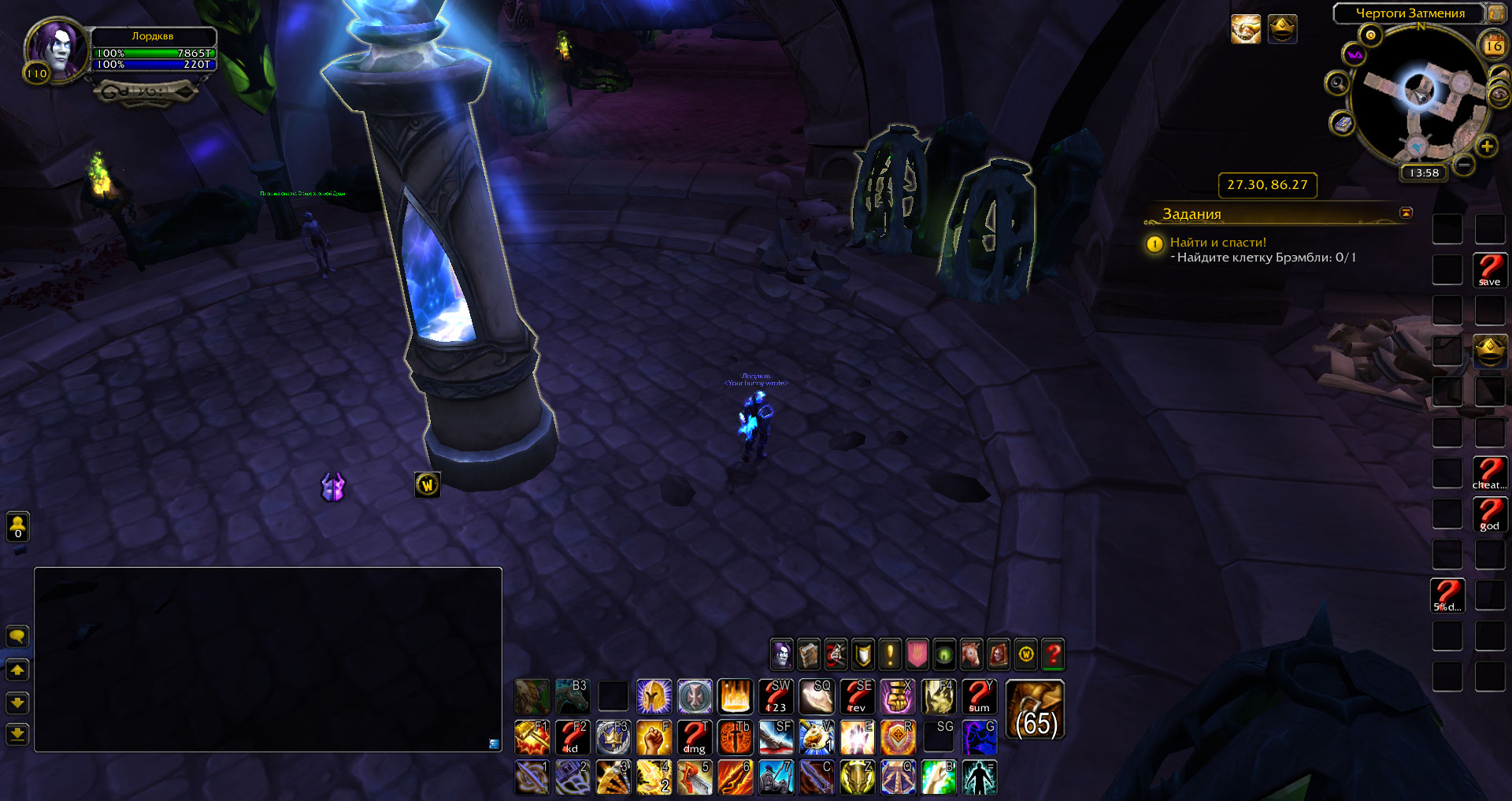Use the "kd" macro bound to F2
The image size is (1512, 801).
click(x=573, y=738)
